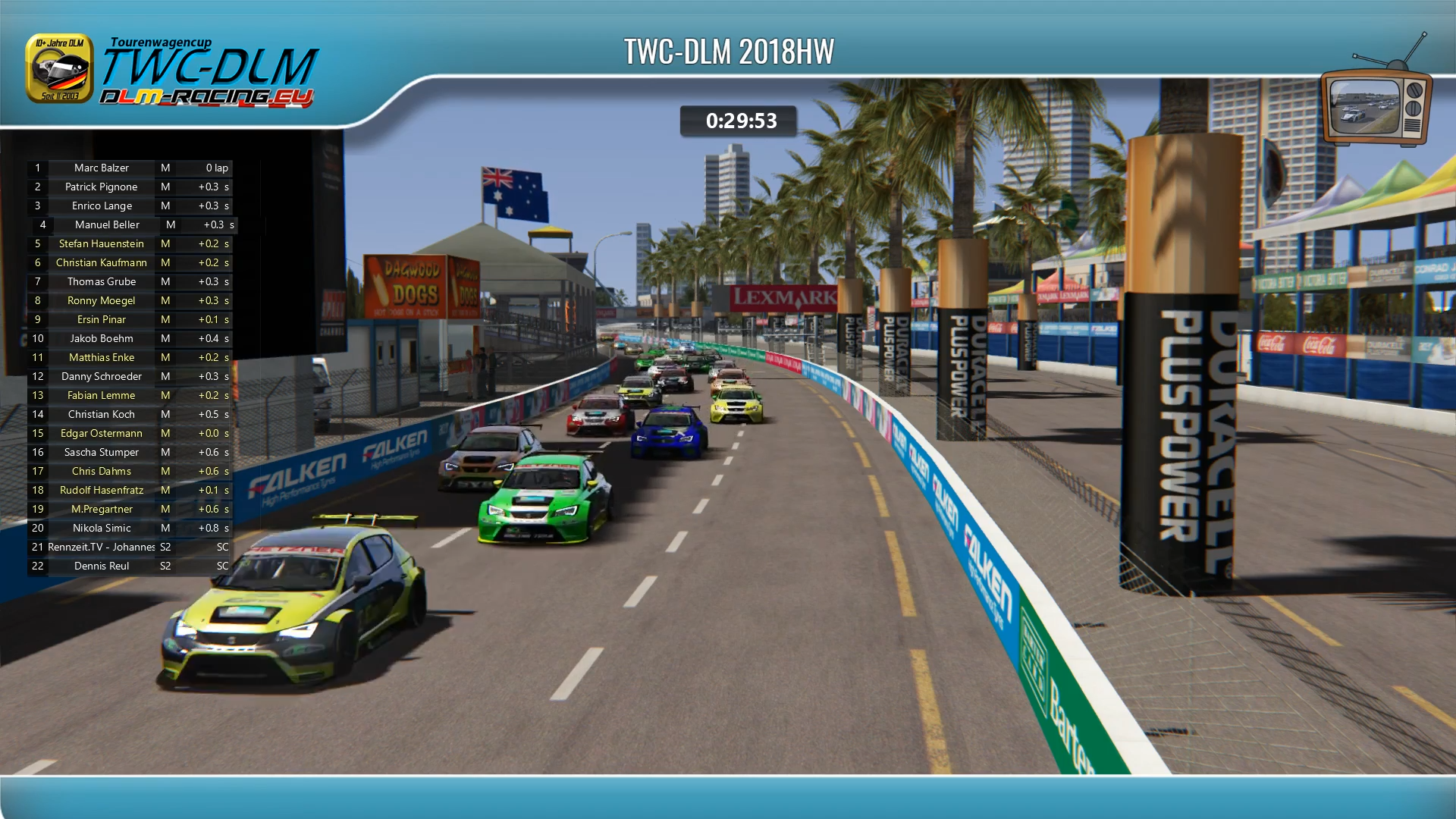
Task: Choose Patrick Pignone's leaderboard row
Action: 102,187
